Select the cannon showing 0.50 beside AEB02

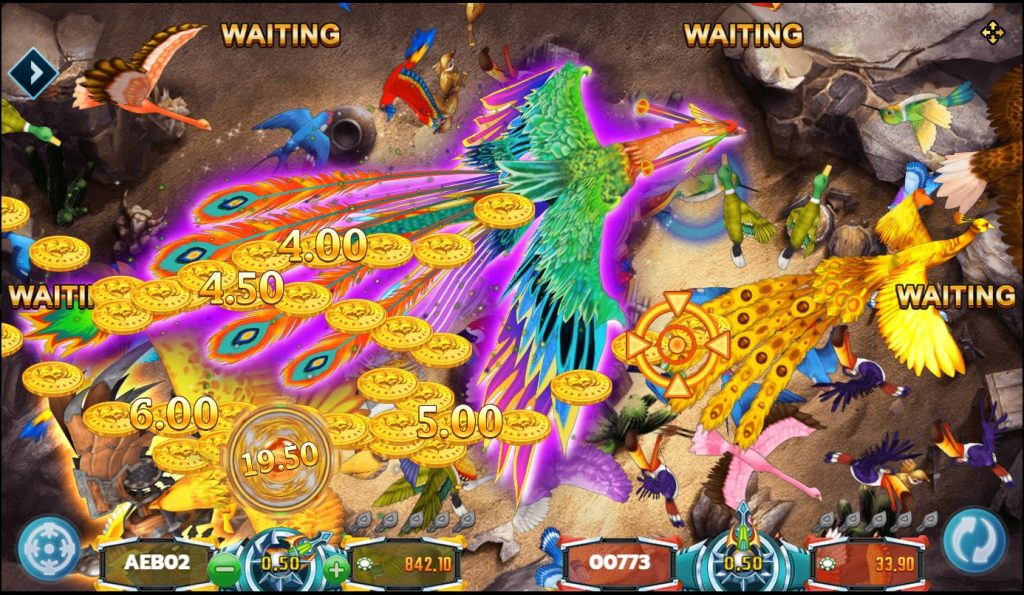point(280,561)
